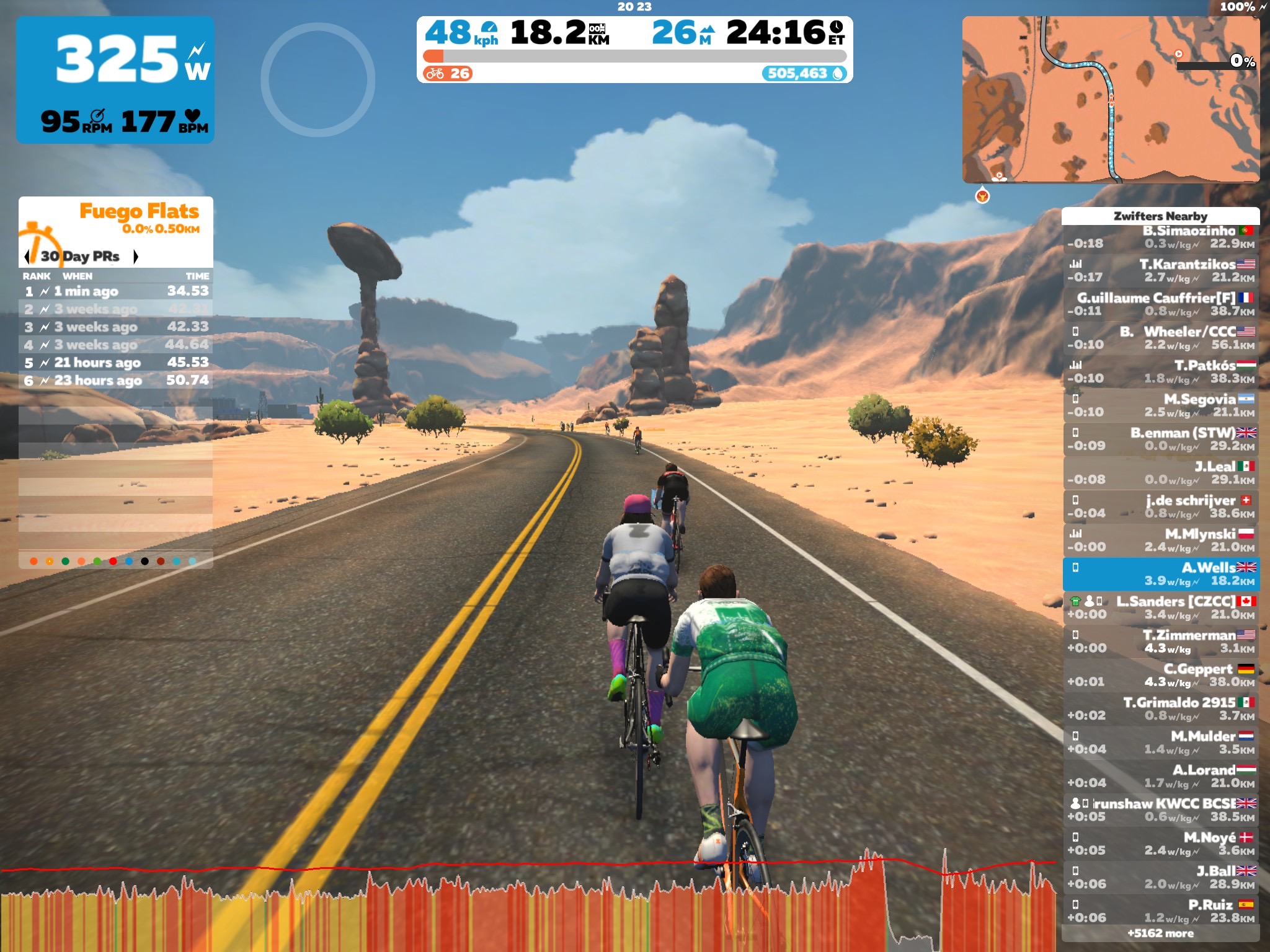The height and width of the screenshot is (952, 1270).
Task: Show next leaderboard with the right arrow
Action: 136,257
